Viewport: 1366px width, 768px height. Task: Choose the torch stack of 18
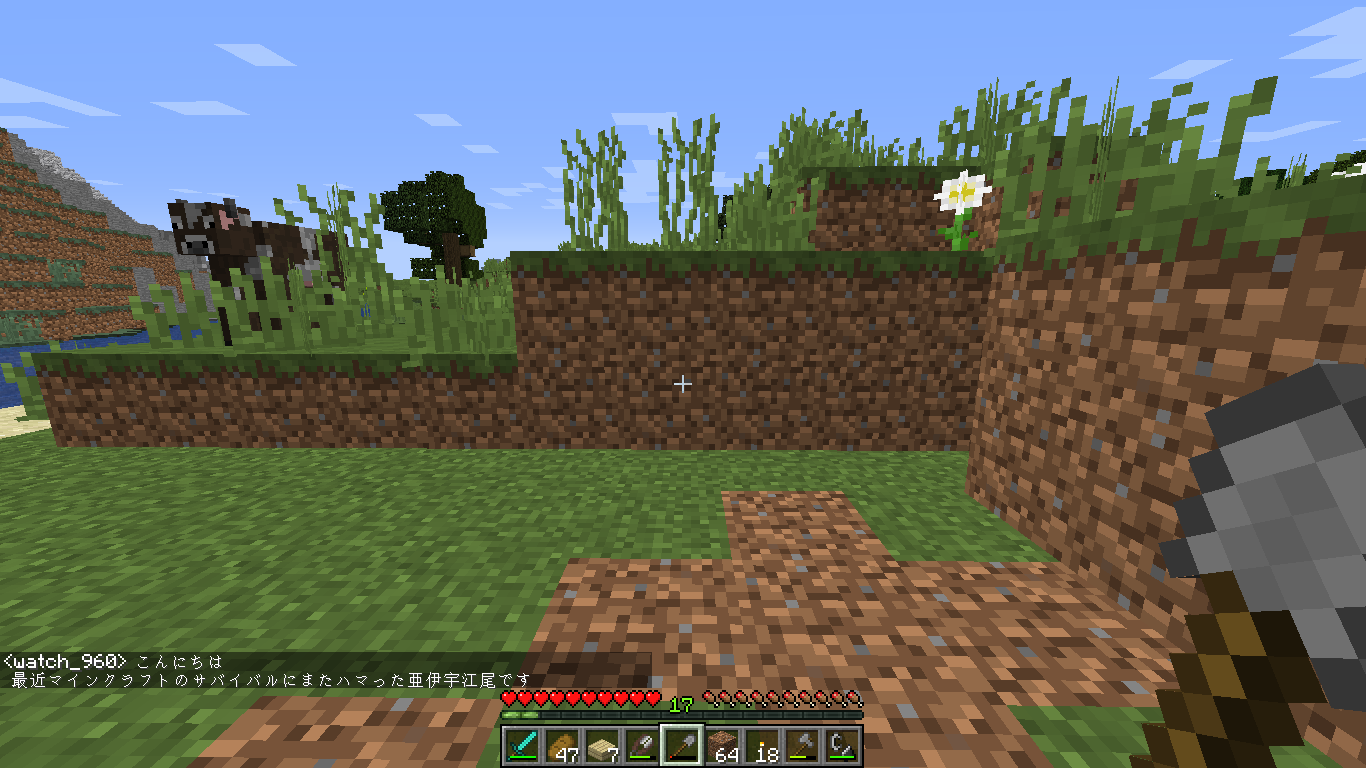[763, 745]
